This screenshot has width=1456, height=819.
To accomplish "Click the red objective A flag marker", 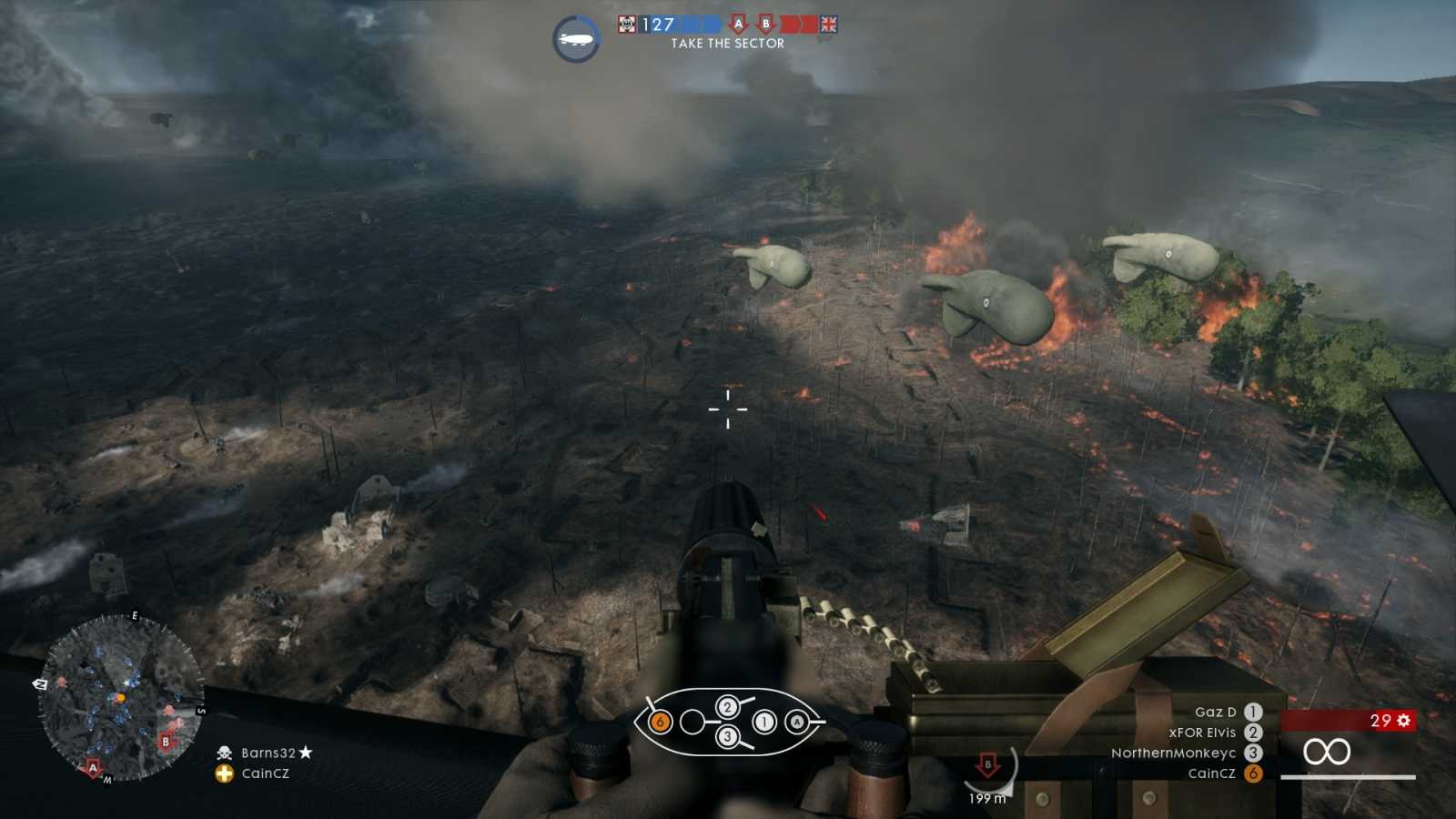I will (x=739, y=23).
